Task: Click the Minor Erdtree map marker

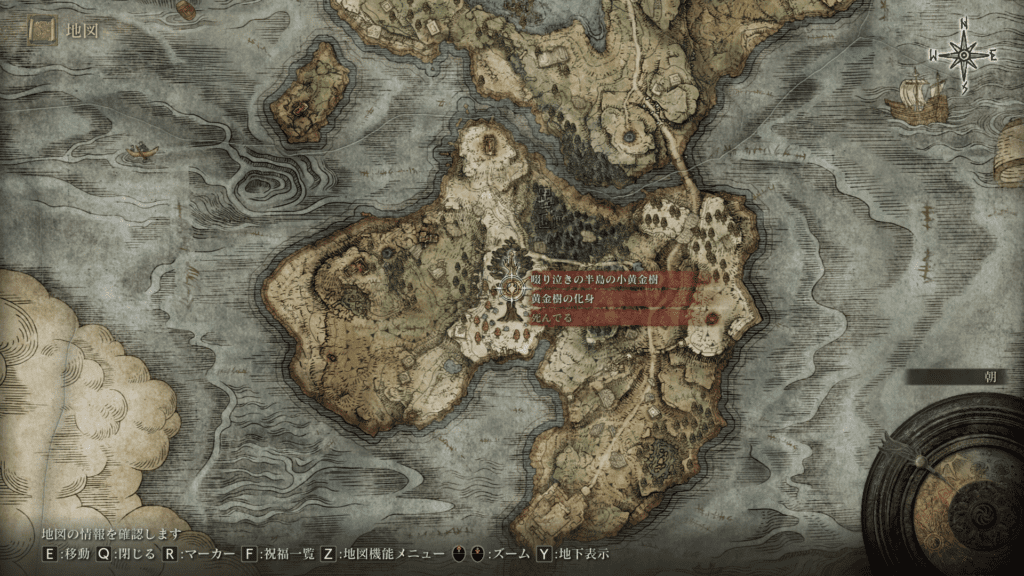Action: [x=512, y=289]
